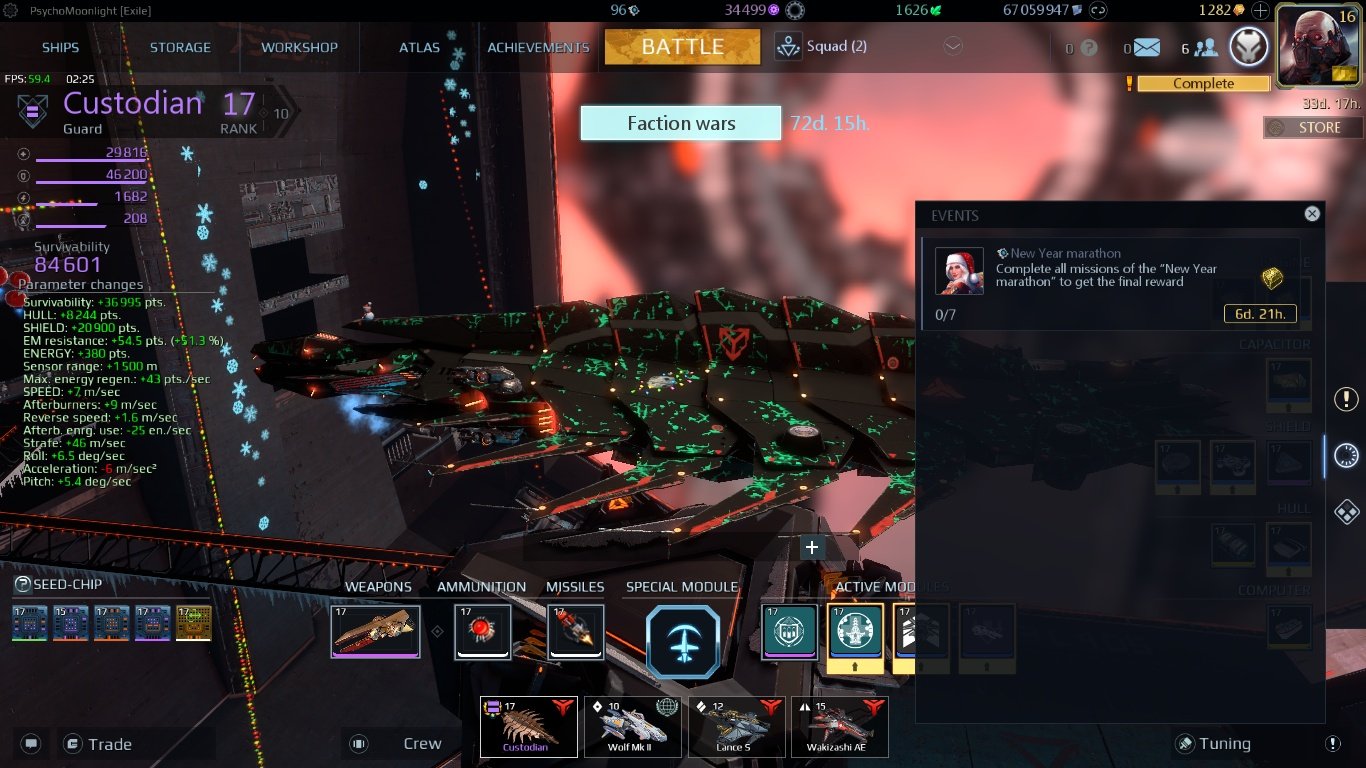This screenshot has width=1366, height=768.
Task: Open the ATLAS tab
Action: [x=419, y=46]
